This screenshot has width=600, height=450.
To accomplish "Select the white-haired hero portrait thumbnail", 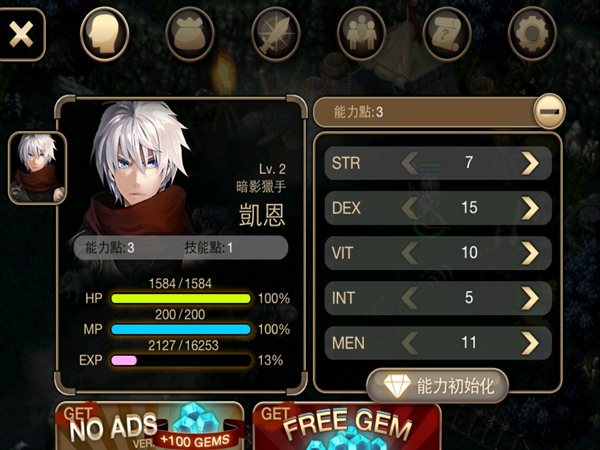I will point(37,168).
